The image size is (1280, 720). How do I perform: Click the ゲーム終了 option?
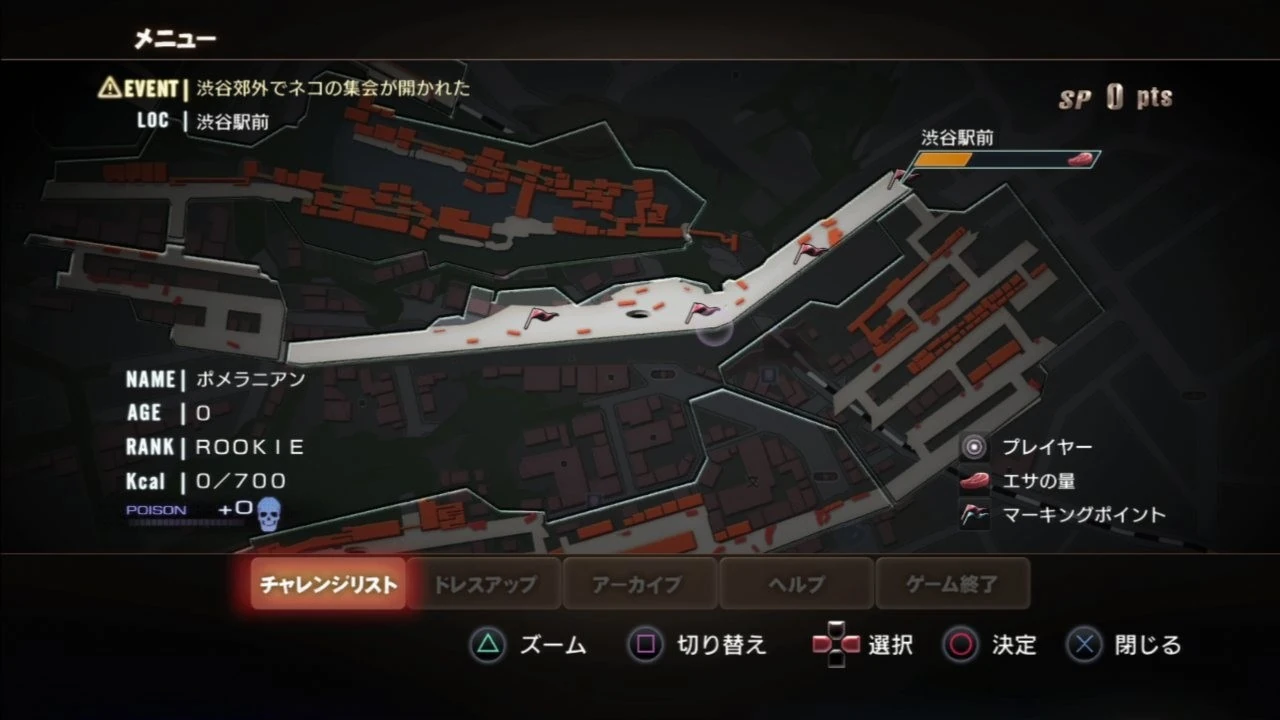(952, 584)
